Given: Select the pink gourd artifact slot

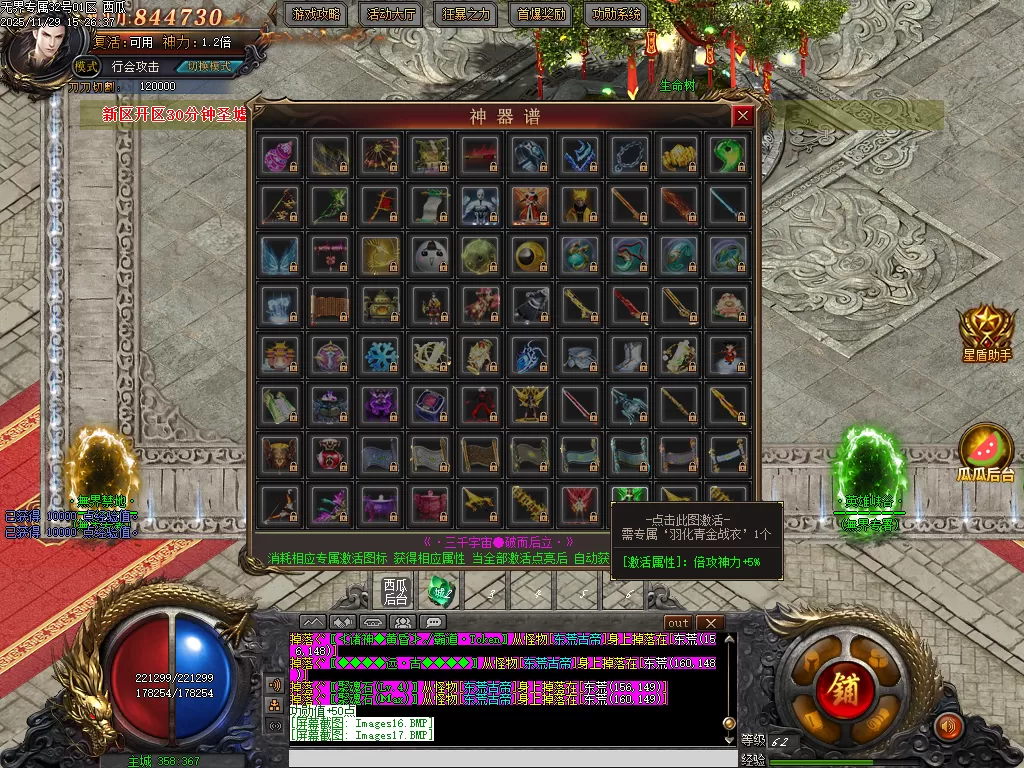Looking at the screenshot, I should 278,155.
